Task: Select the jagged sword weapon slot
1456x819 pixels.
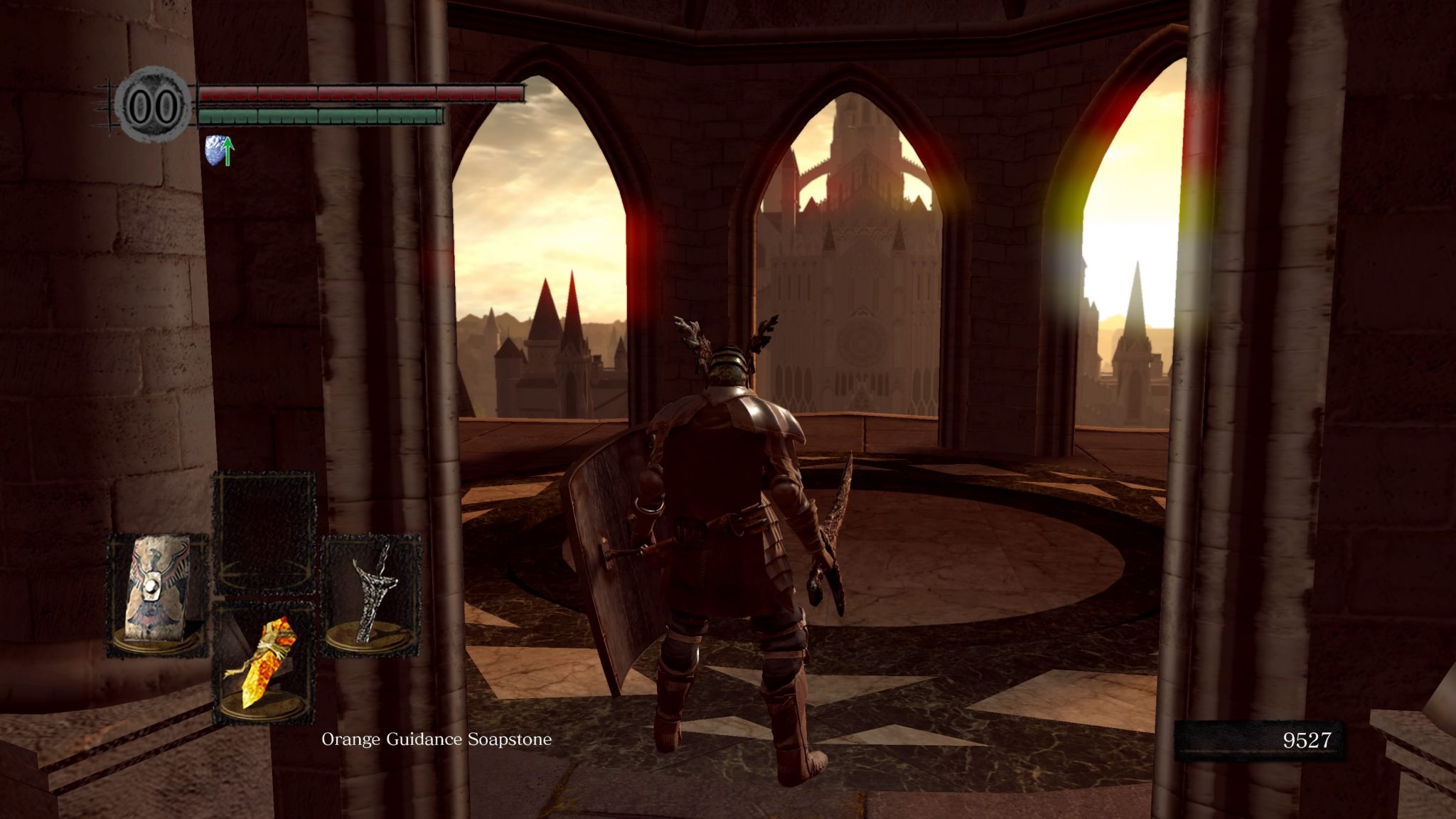Action: point(371,594)
